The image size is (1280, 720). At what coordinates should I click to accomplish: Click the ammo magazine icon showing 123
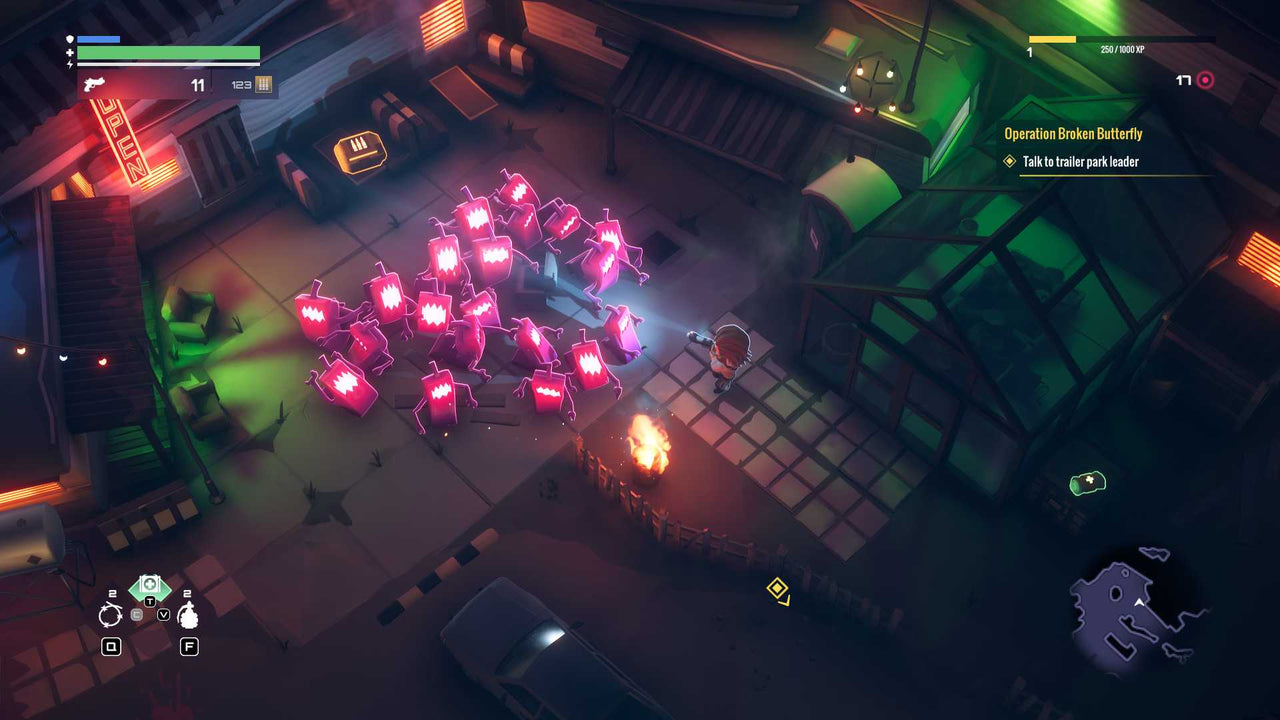pyautogui.click(x=262, y=84)
